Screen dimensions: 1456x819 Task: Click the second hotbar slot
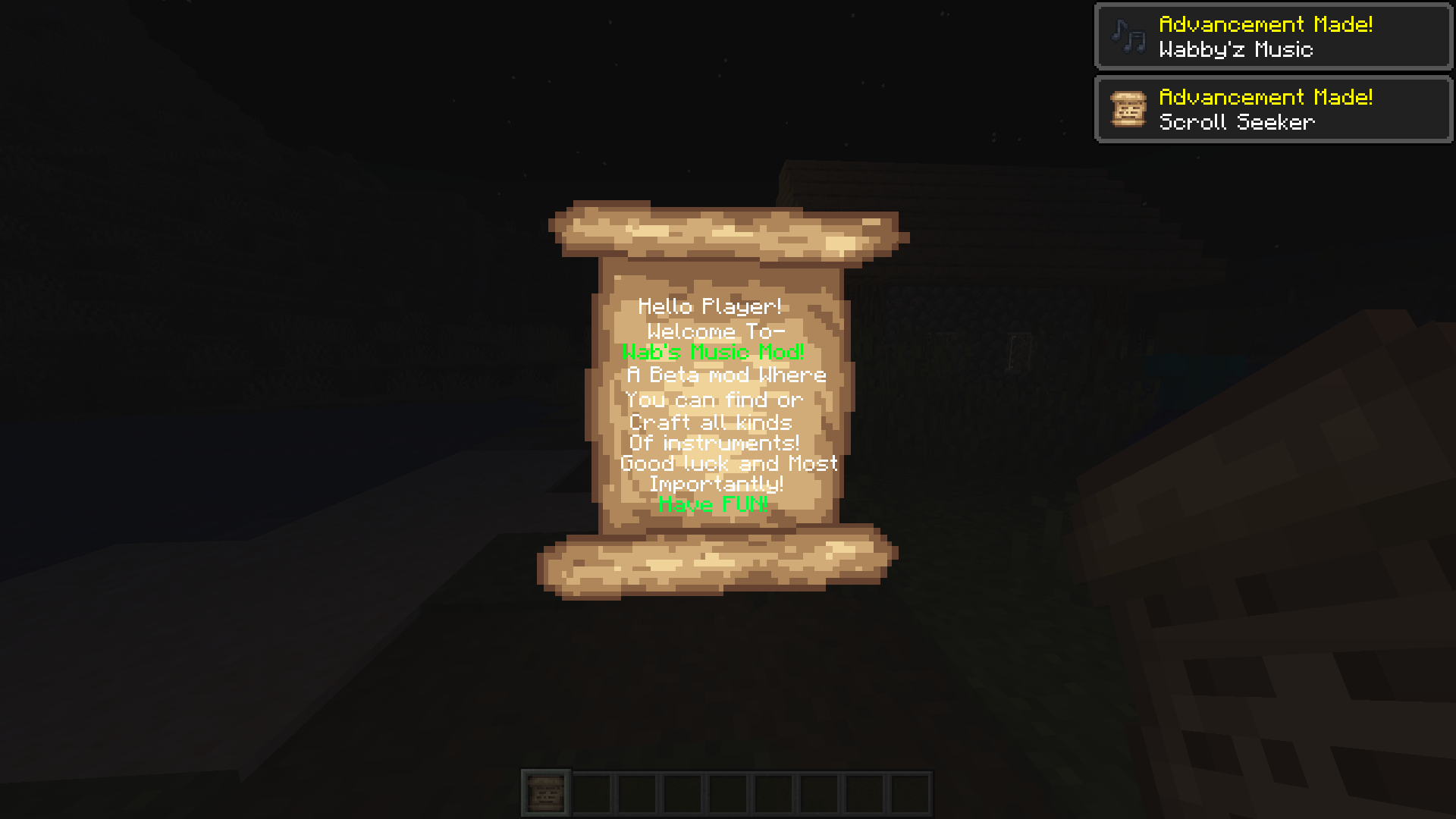[591, 793]
